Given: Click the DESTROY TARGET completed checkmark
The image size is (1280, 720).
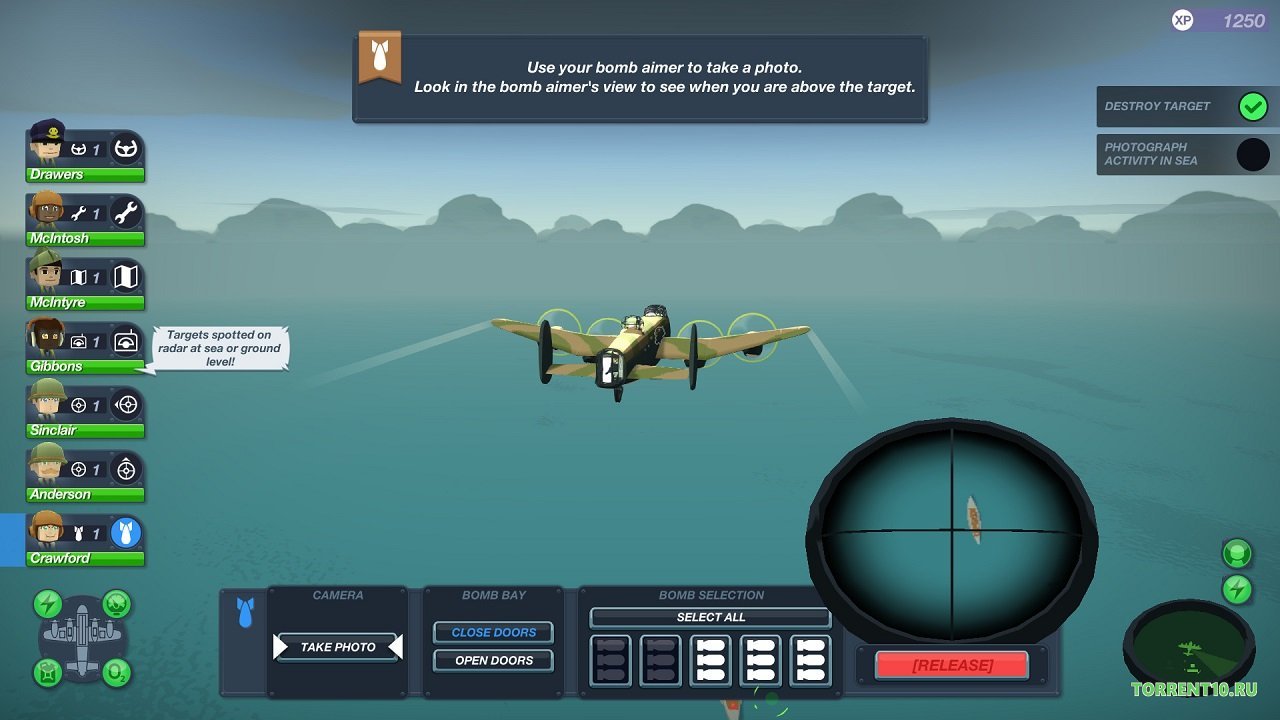Looking at the screenshot, I should click(x=1253, y=106).
